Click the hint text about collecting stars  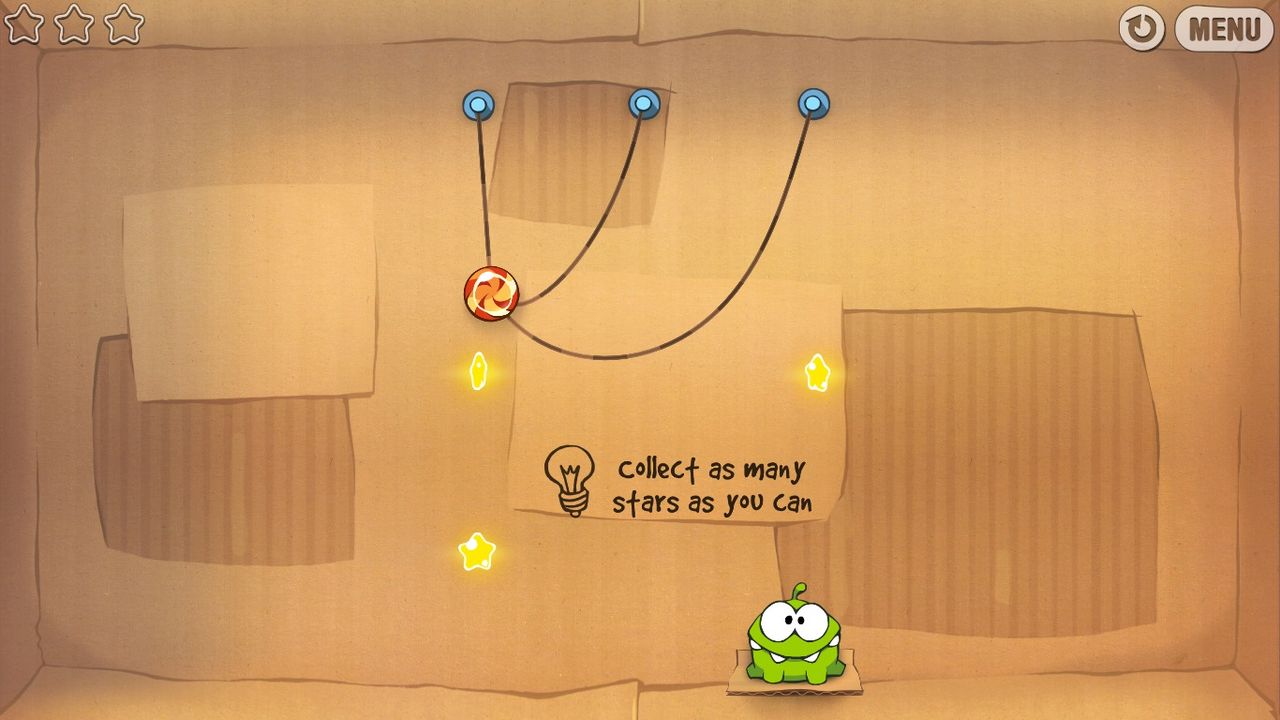715,485
